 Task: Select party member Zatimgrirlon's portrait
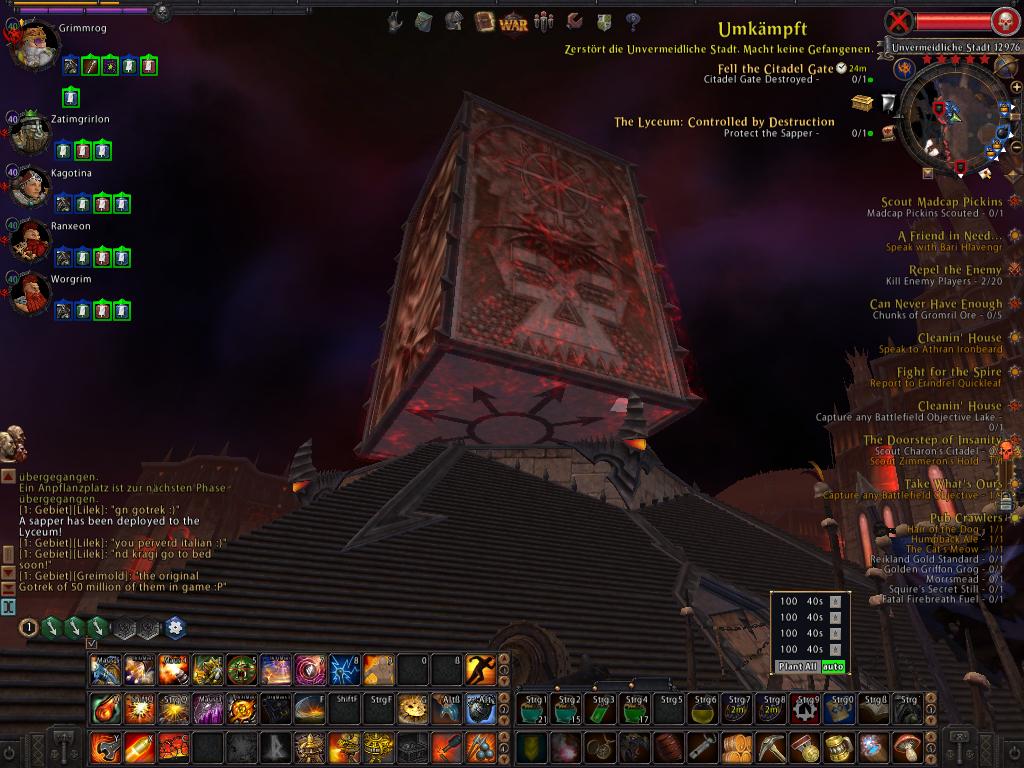click(30, 133)
